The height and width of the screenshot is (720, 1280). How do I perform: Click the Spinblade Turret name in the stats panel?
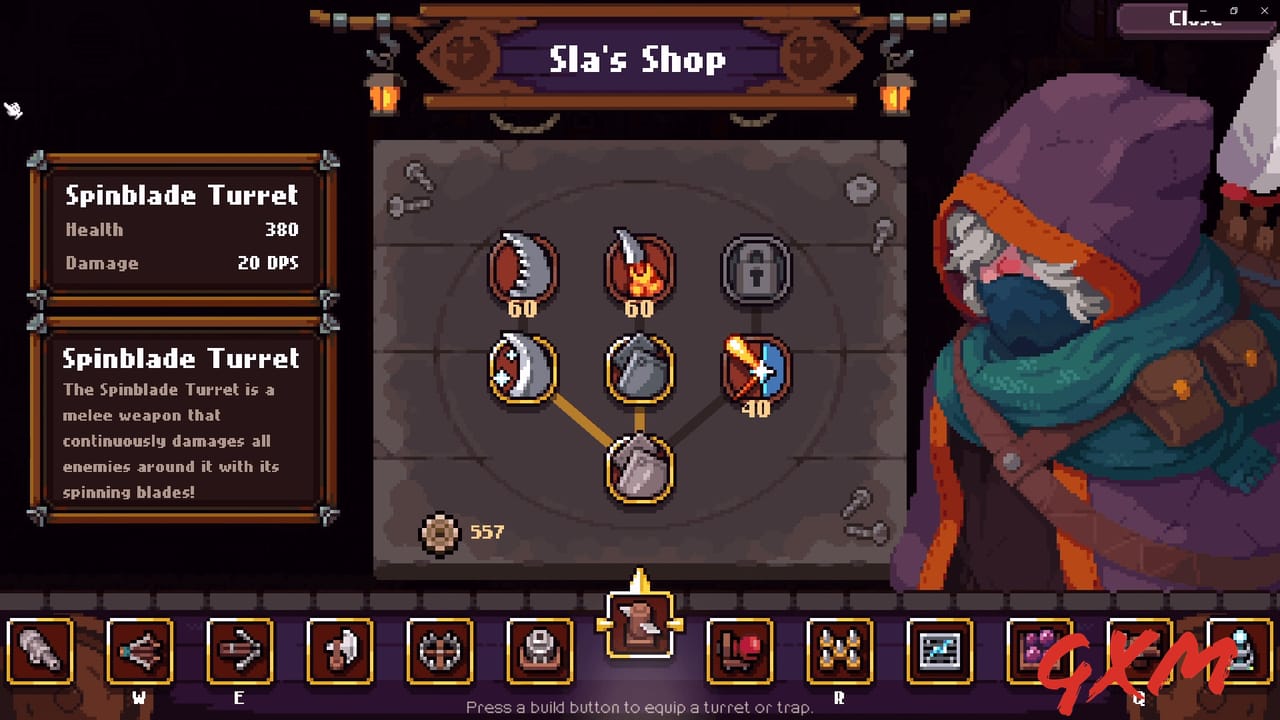[181, 195]
